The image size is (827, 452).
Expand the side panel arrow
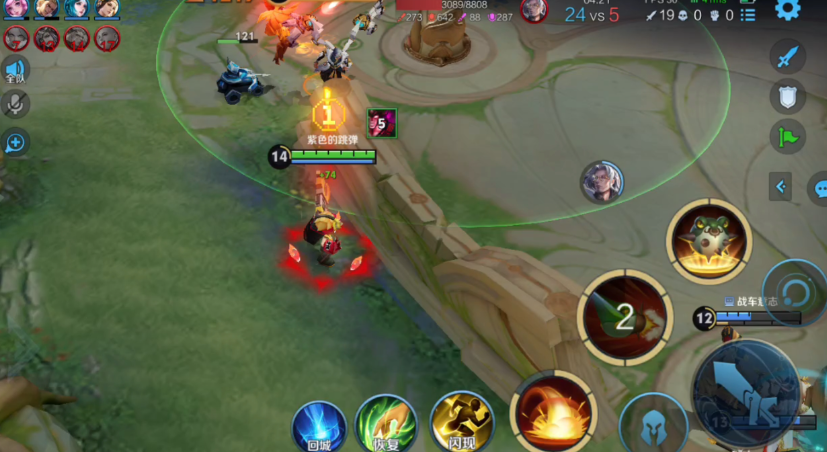point(781,186)
